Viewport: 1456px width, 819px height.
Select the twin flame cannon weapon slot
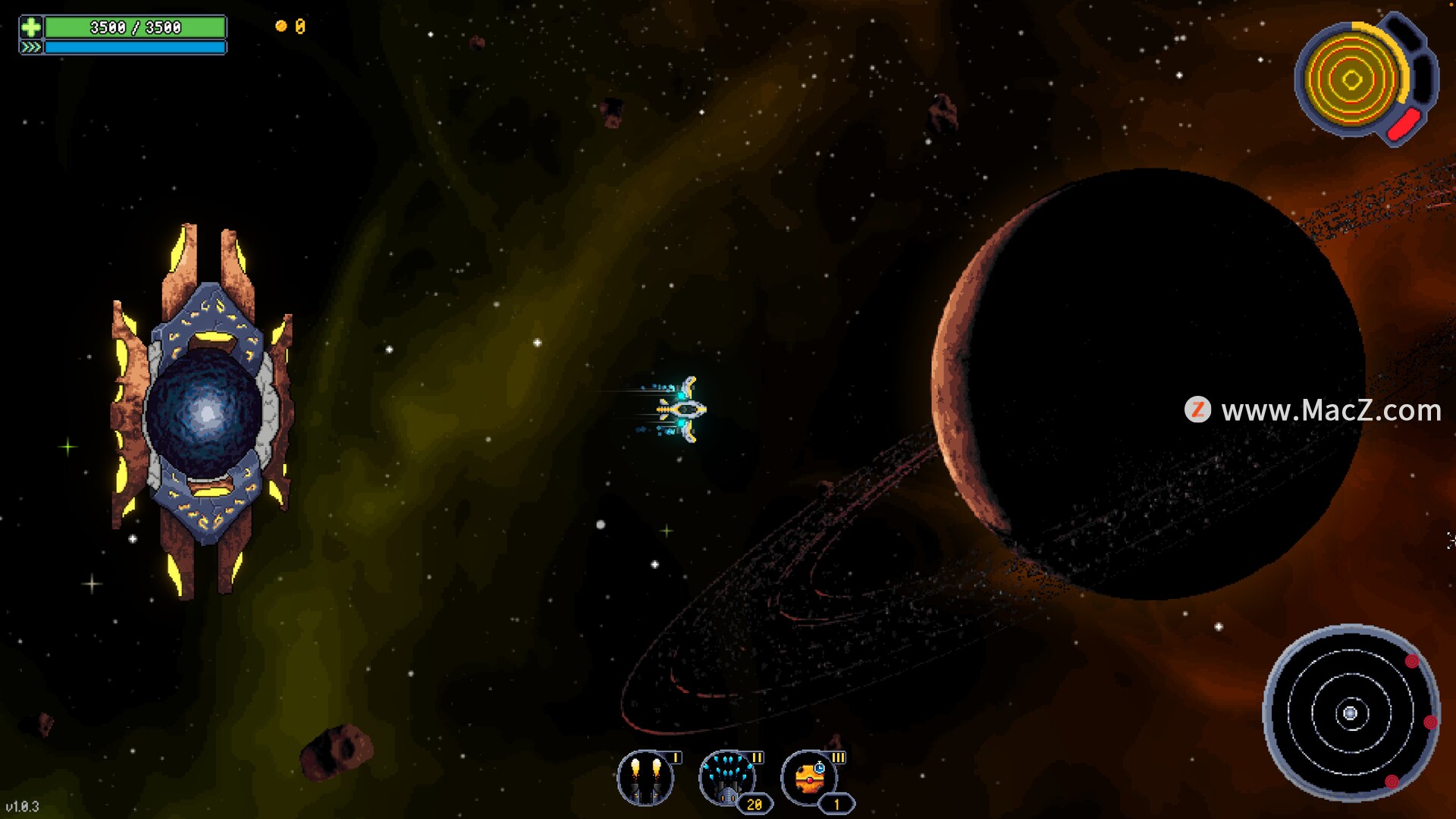pos(645,778)
